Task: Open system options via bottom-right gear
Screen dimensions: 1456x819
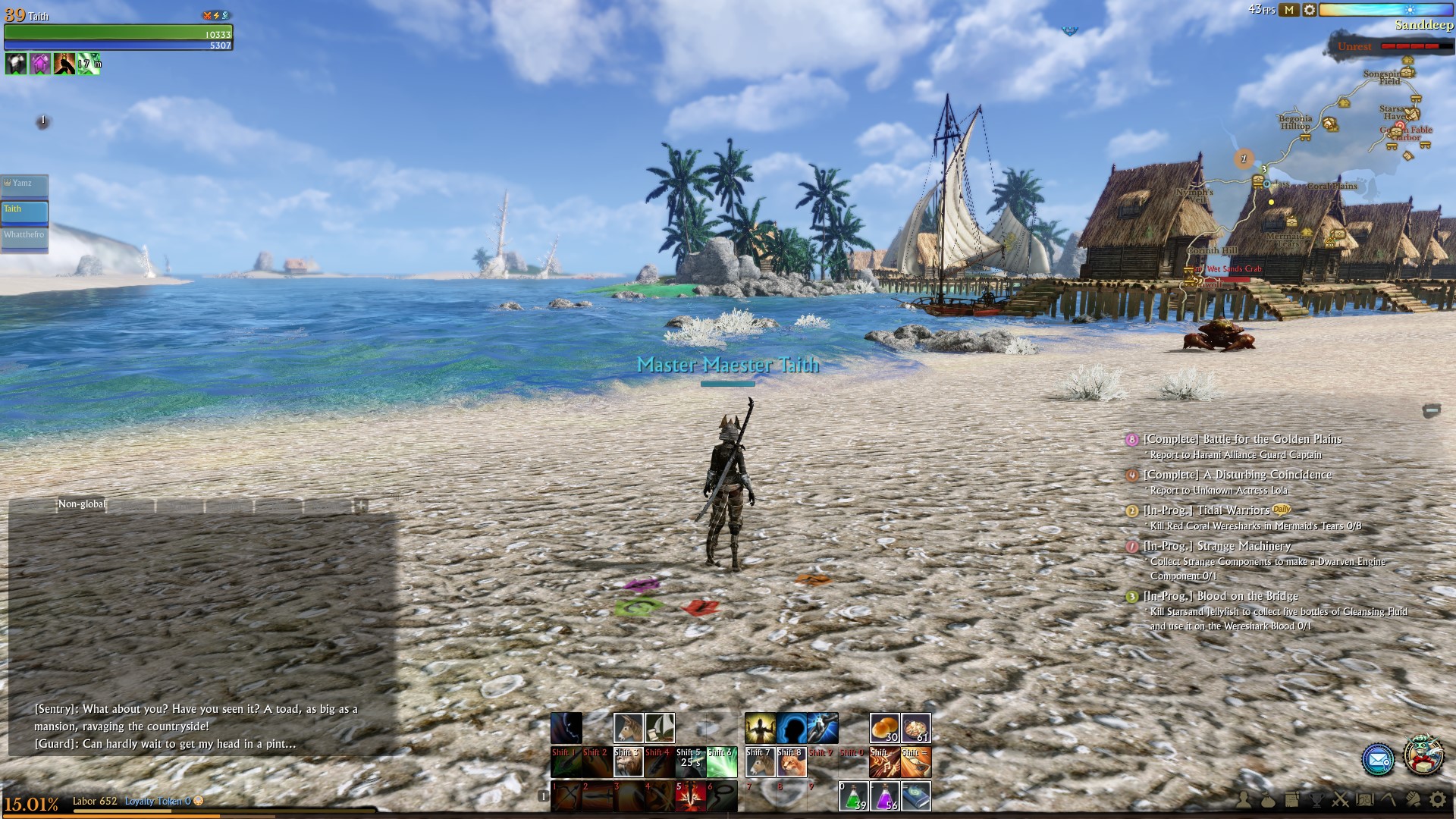Action: (1437, 799)
